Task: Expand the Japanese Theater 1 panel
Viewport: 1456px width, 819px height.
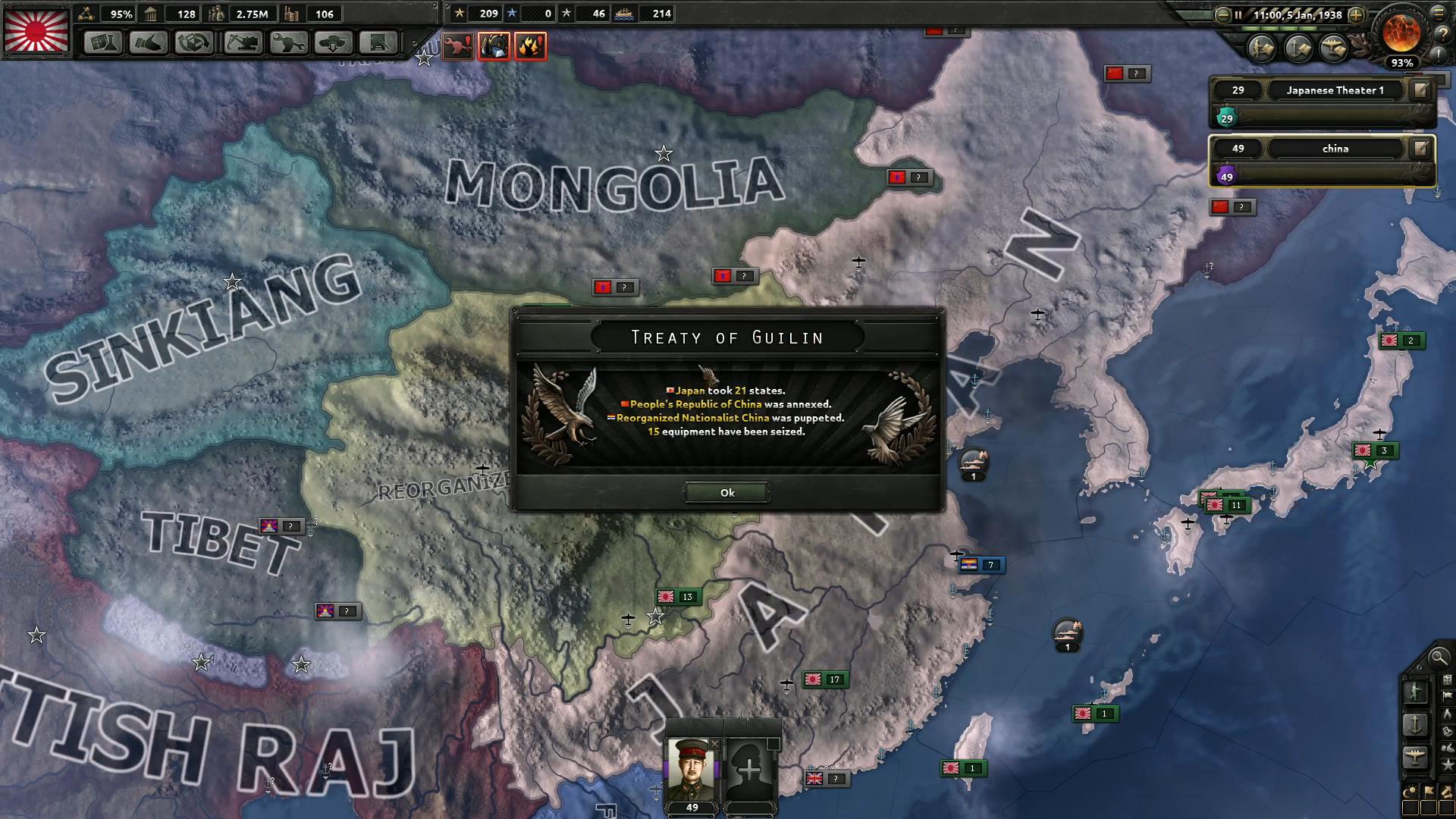Action: tap(1336, 89)
